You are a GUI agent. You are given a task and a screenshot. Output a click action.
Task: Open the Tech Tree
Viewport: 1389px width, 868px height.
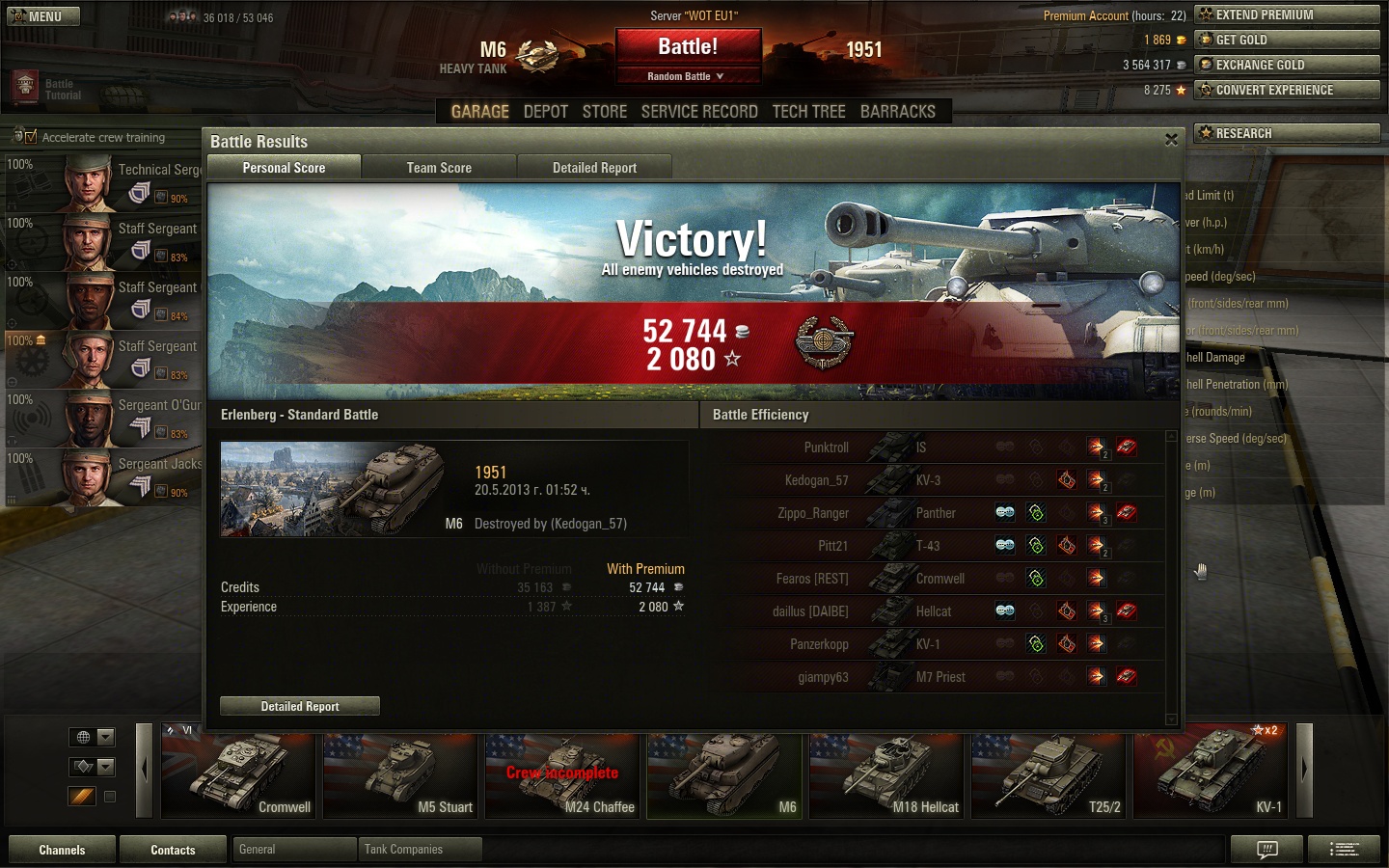pos(808,112)
